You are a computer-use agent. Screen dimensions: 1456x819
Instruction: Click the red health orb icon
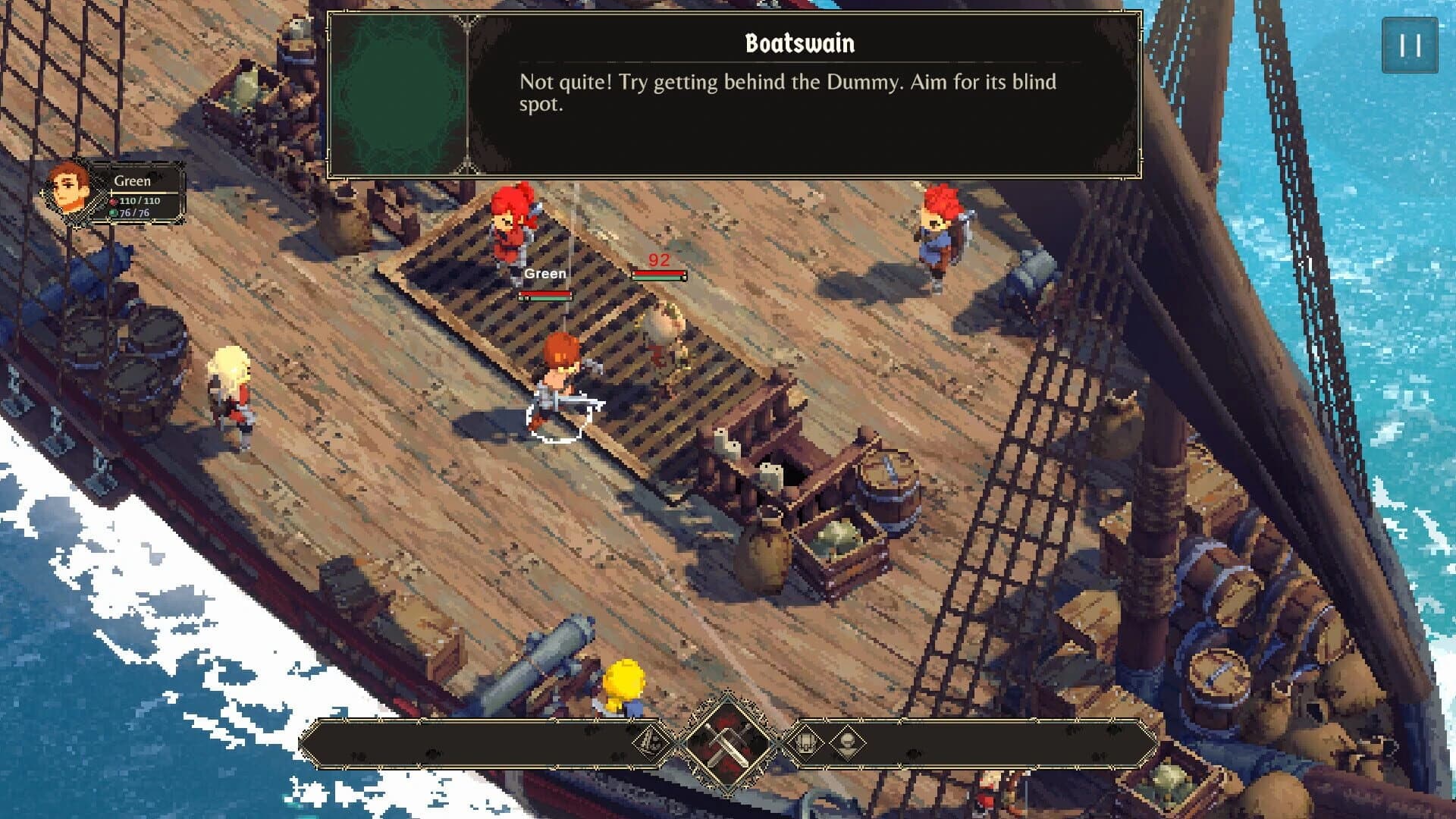tap(114, 202)
